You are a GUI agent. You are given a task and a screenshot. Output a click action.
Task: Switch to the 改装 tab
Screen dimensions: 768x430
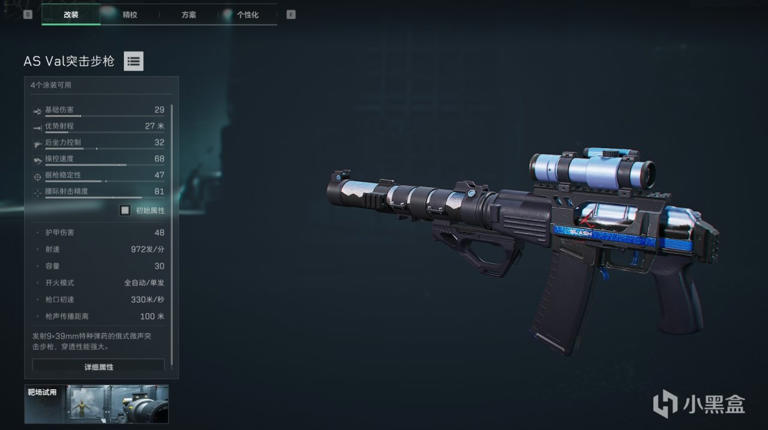[70, 15]
